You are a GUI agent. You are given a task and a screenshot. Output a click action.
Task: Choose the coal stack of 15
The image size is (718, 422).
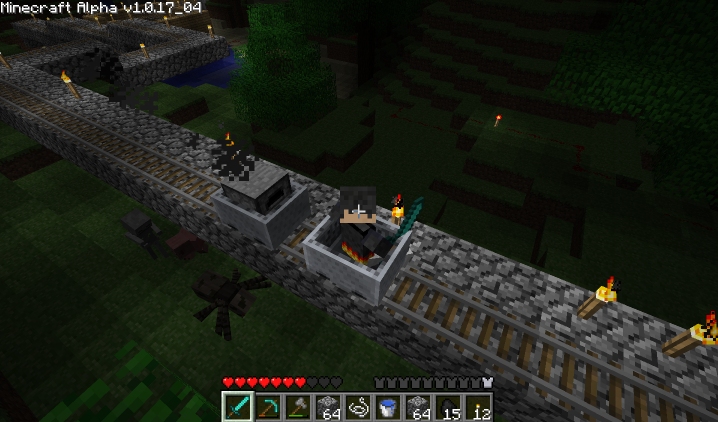448,407
